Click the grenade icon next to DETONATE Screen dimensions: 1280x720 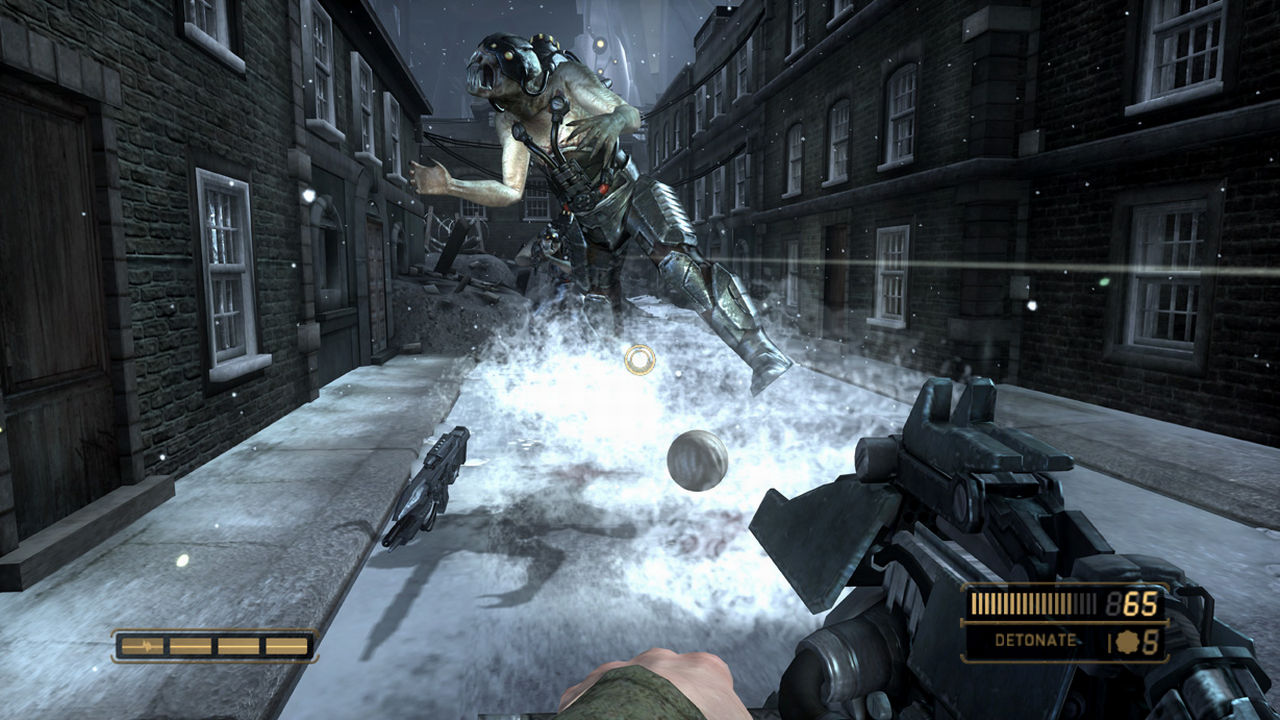click(x=1127, y=641)
